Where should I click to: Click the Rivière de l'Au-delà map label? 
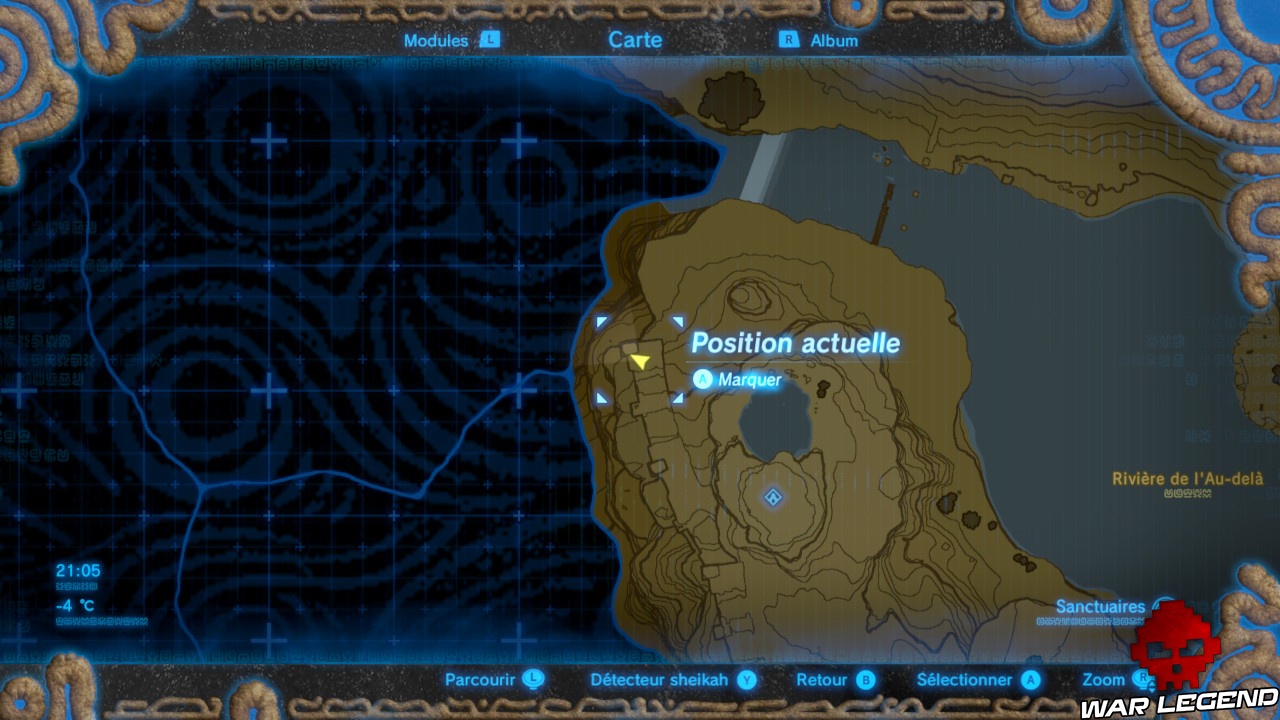click(x=1188, y=477)
